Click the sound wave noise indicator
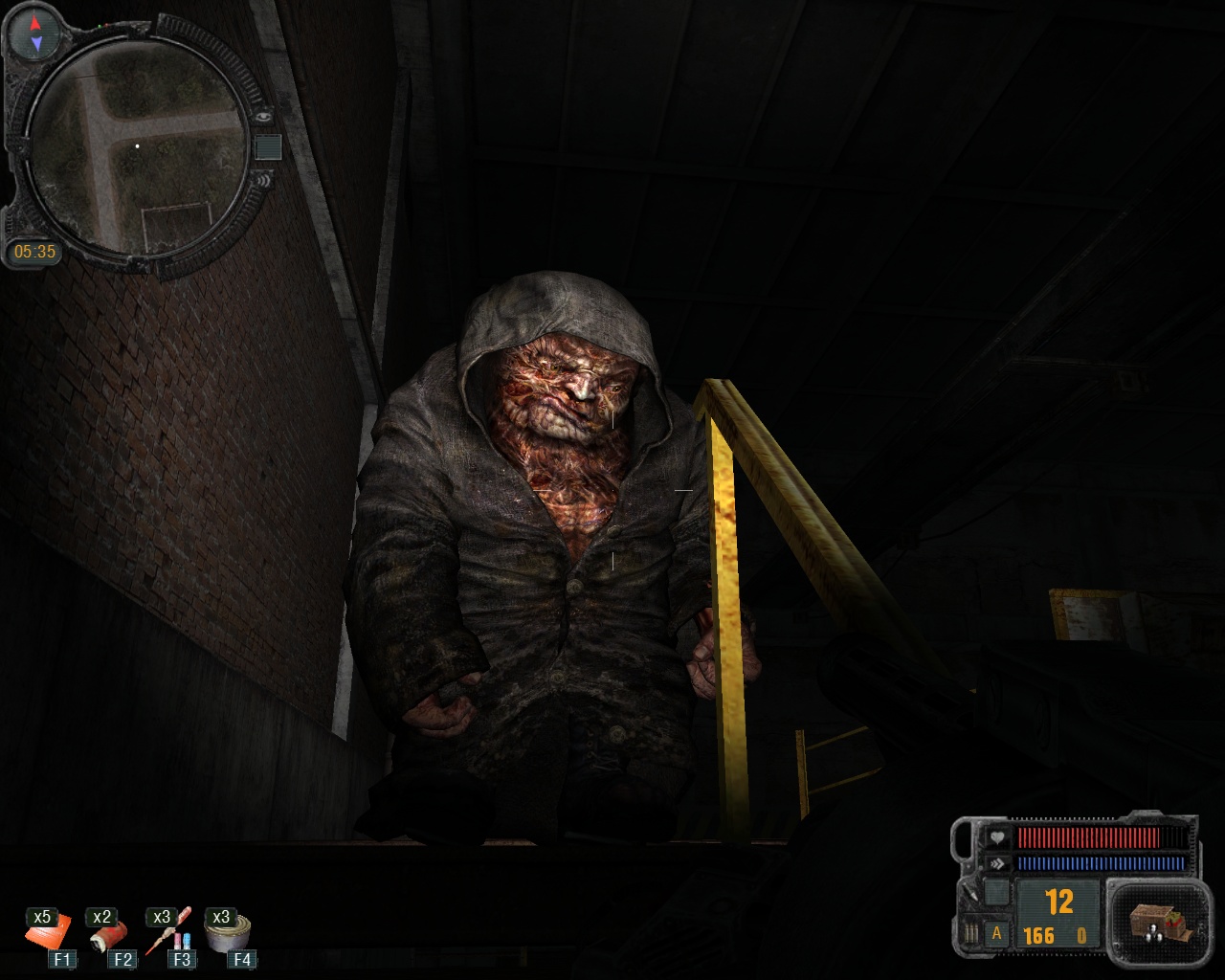 pyautogui.click(x=263, y=179)
